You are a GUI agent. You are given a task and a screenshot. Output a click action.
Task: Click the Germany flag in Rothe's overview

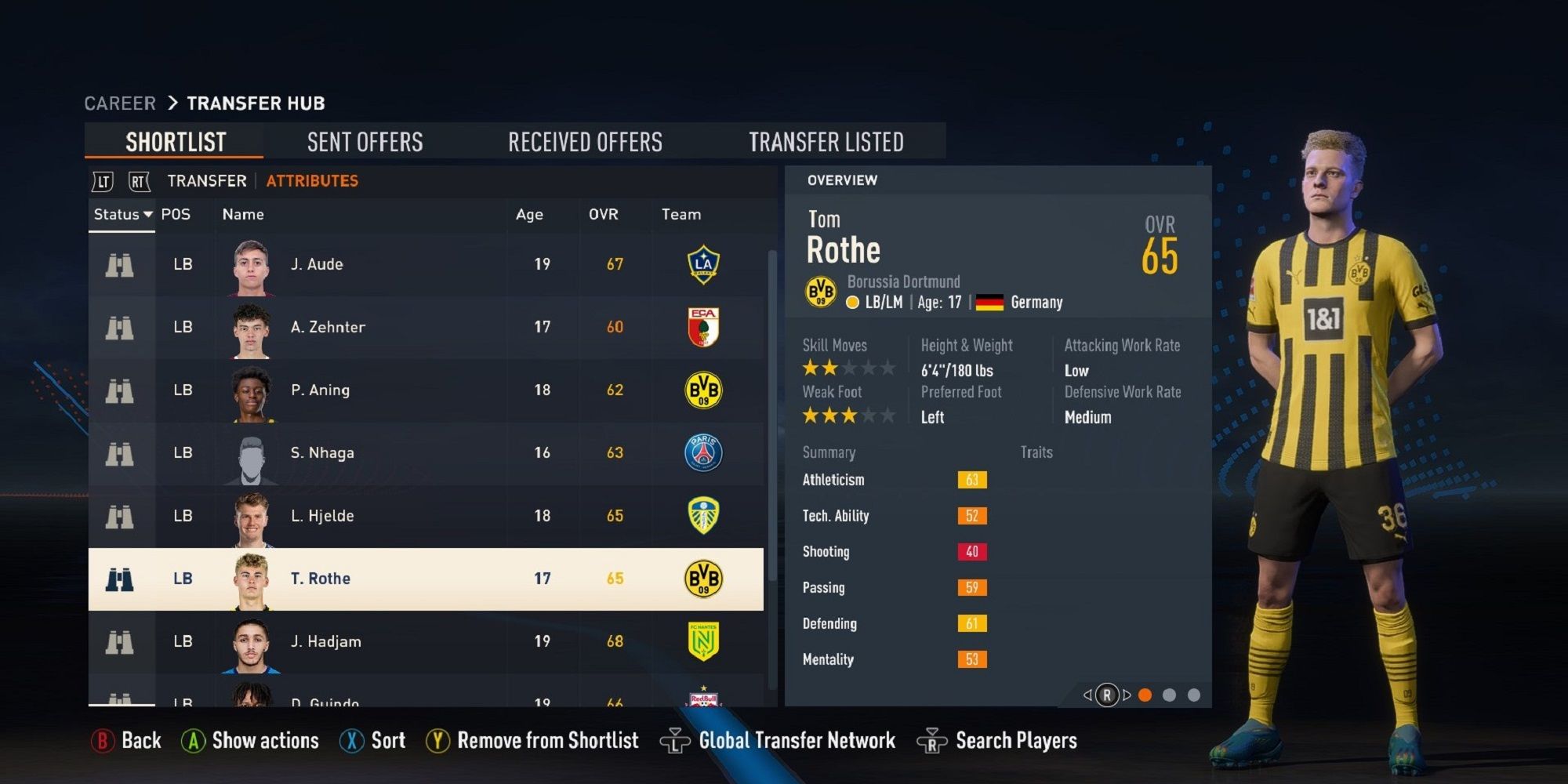(989, 302)
